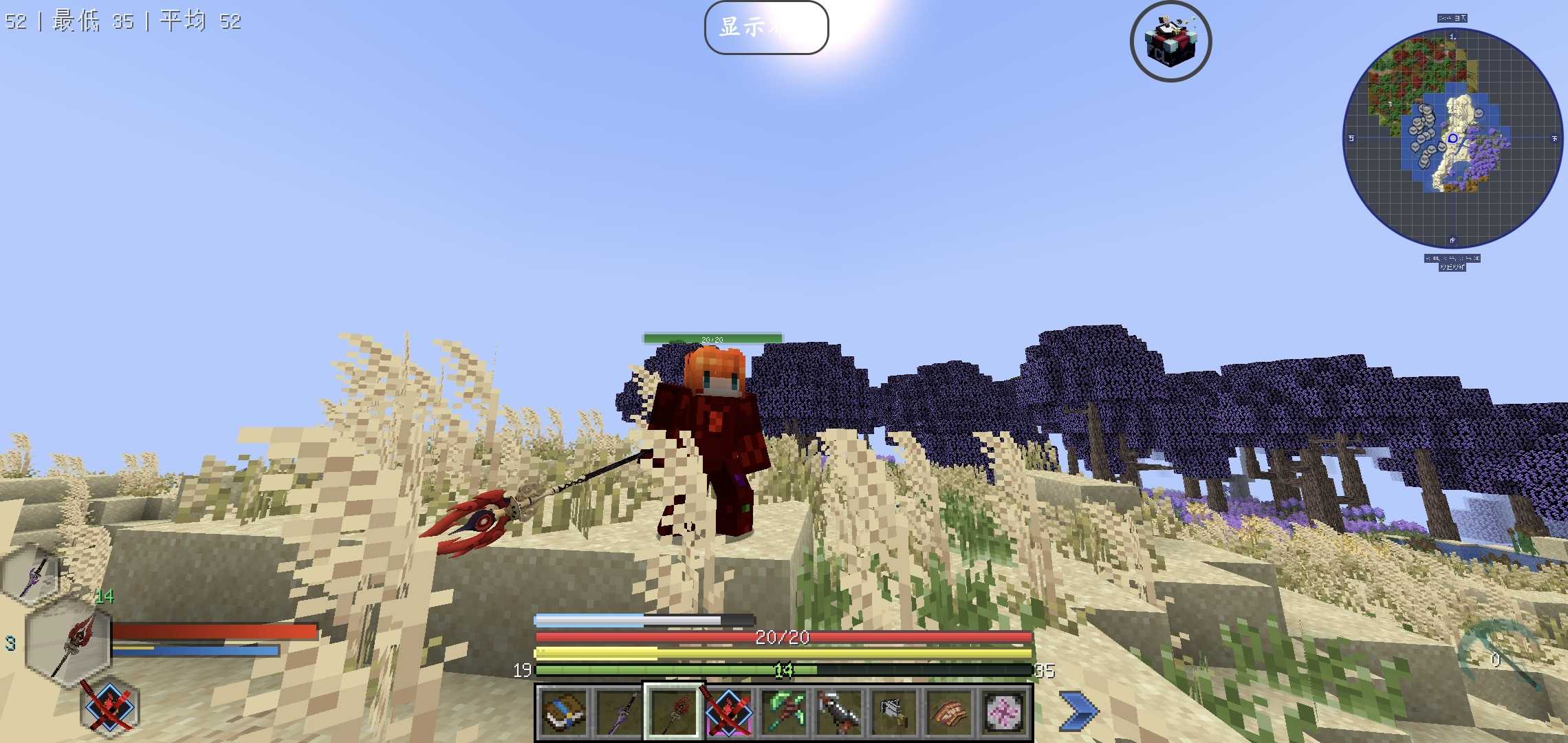Select the purple sword hotbar slot
Image resolution: width=1568 pixels, height=743 pixels.
click(x=618, y=712)
